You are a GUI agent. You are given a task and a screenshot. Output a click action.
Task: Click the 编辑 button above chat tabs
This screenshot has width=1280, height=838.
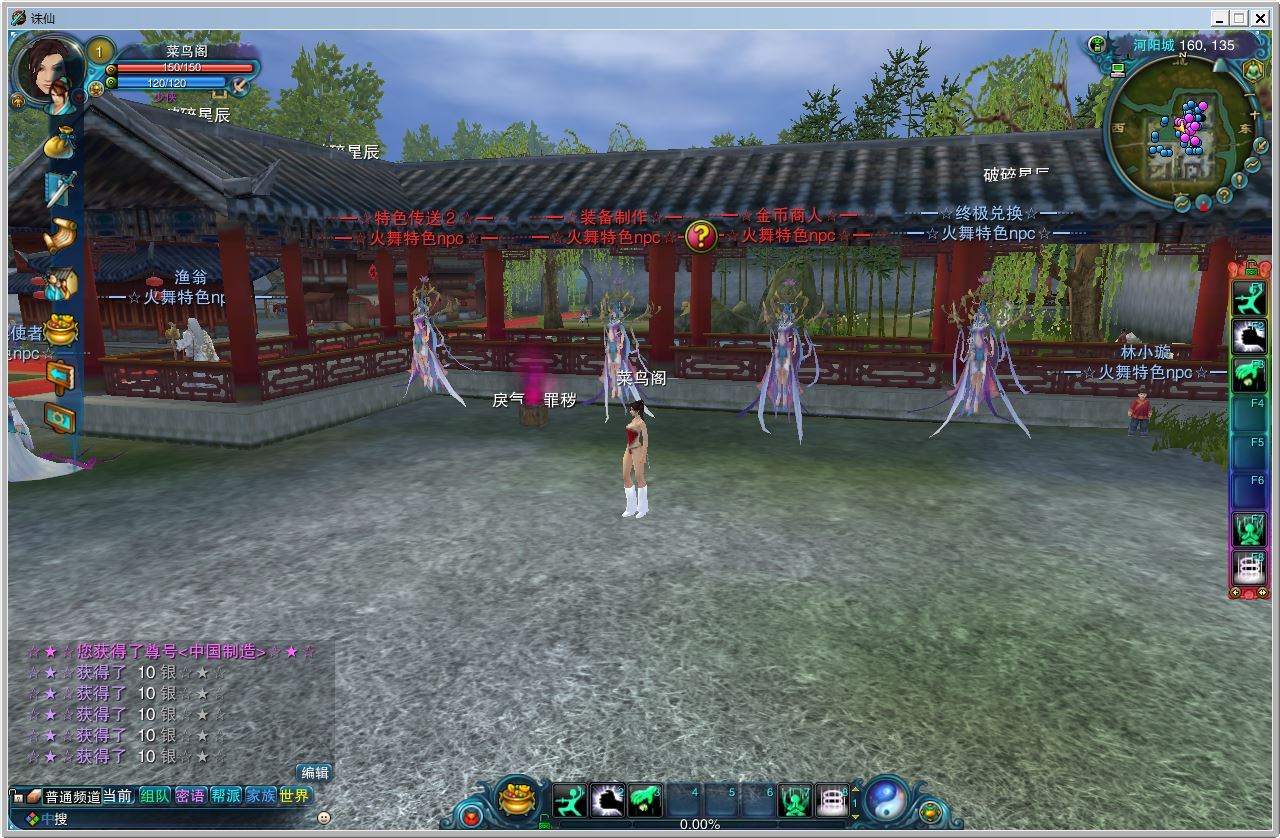point(315,772)
